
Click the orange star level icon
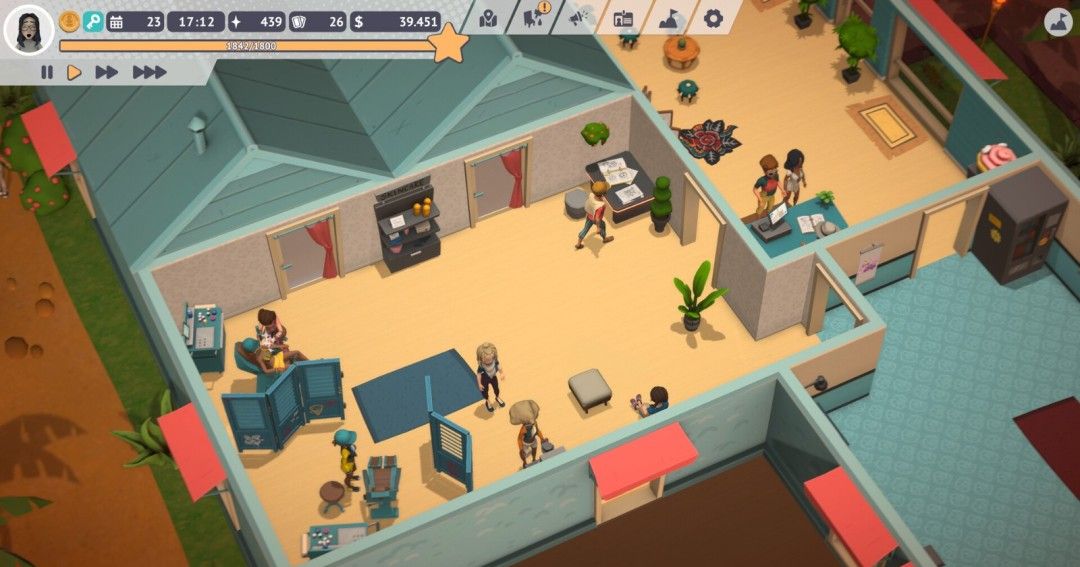pyautogui.click(x=449, y=44)
